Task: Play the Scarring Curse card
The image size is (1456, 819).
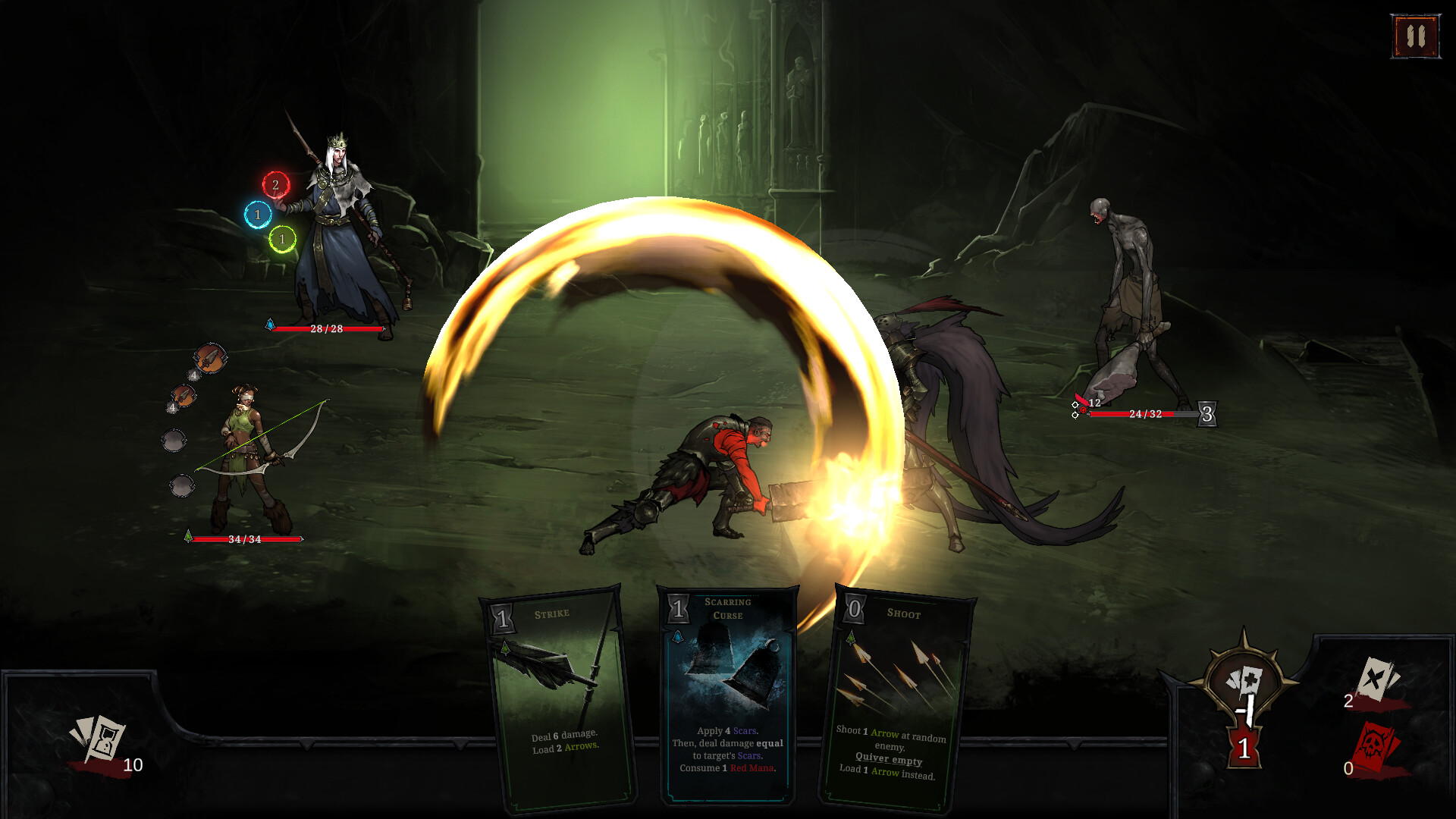Action: tap(727, 698)
